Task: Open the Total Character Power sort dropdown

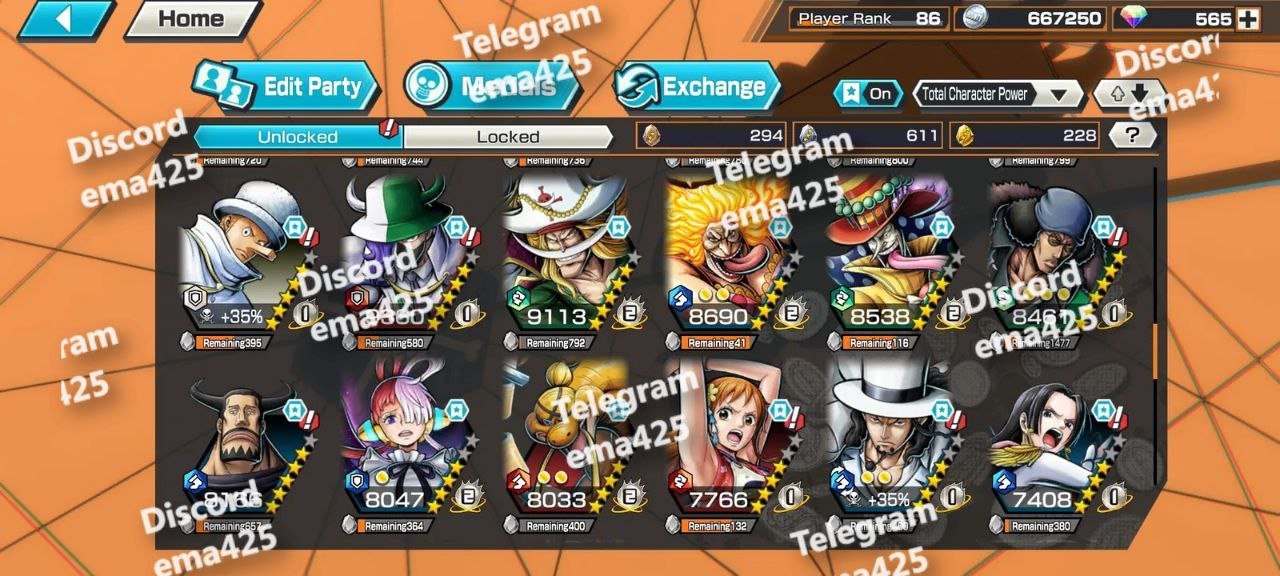Action: 999,94
